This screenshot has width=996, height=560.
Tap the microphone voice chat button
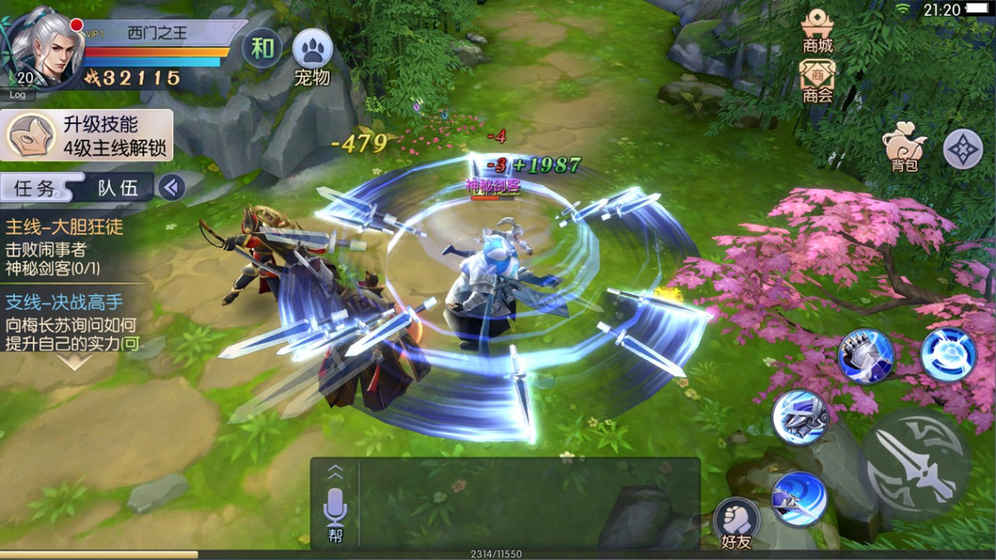pos(335,510)
